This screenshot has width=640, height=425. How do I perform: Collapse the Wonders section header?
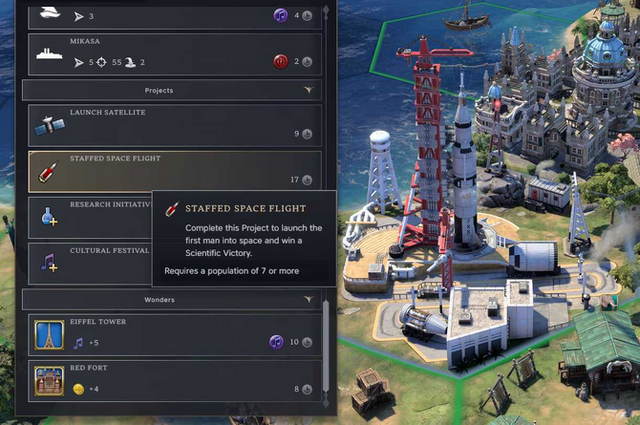click(x=174, y=299)
